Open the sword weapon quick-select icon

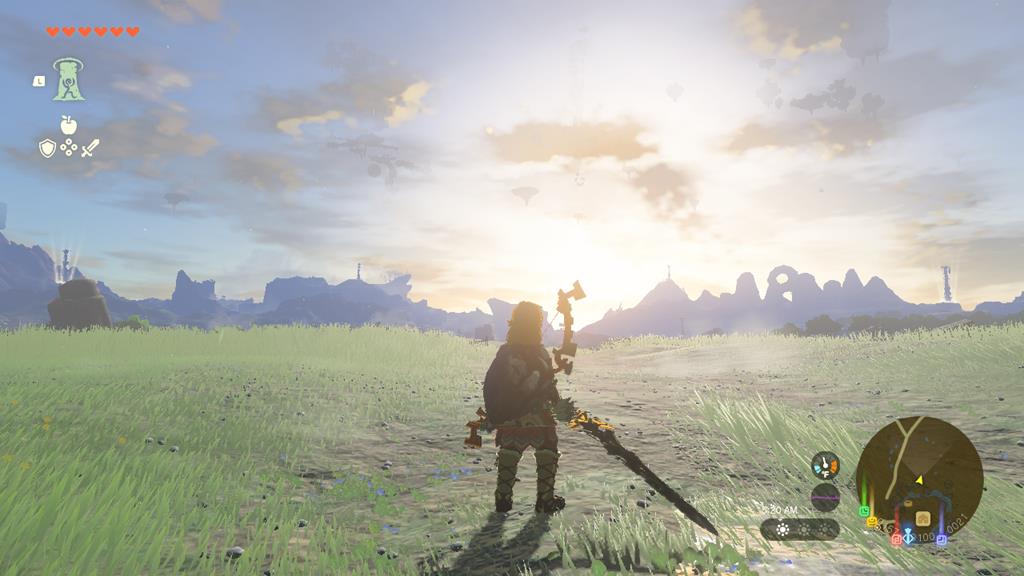tap(90, 148)
